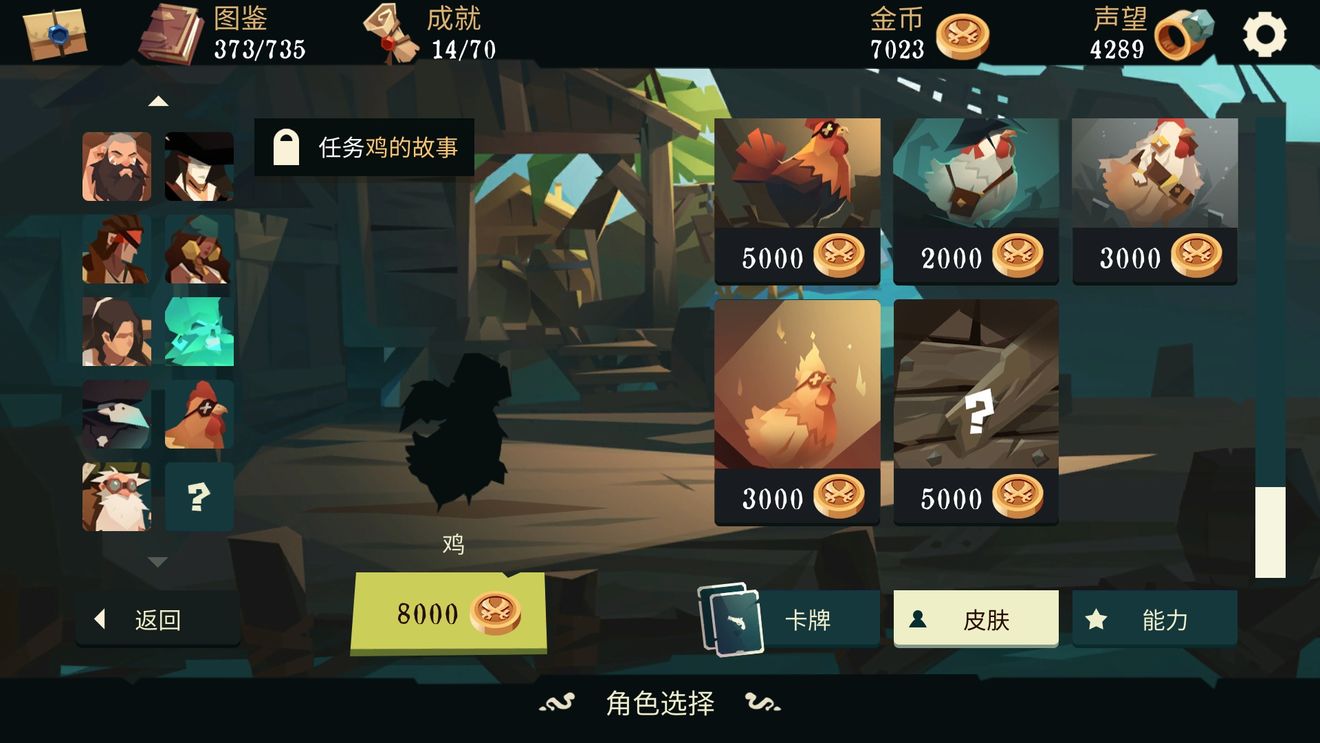Image resolution: width=1320 pixels, height=743 pixels.
Task: Select the green ghost character portrait
Action: [x=198, y=331]
